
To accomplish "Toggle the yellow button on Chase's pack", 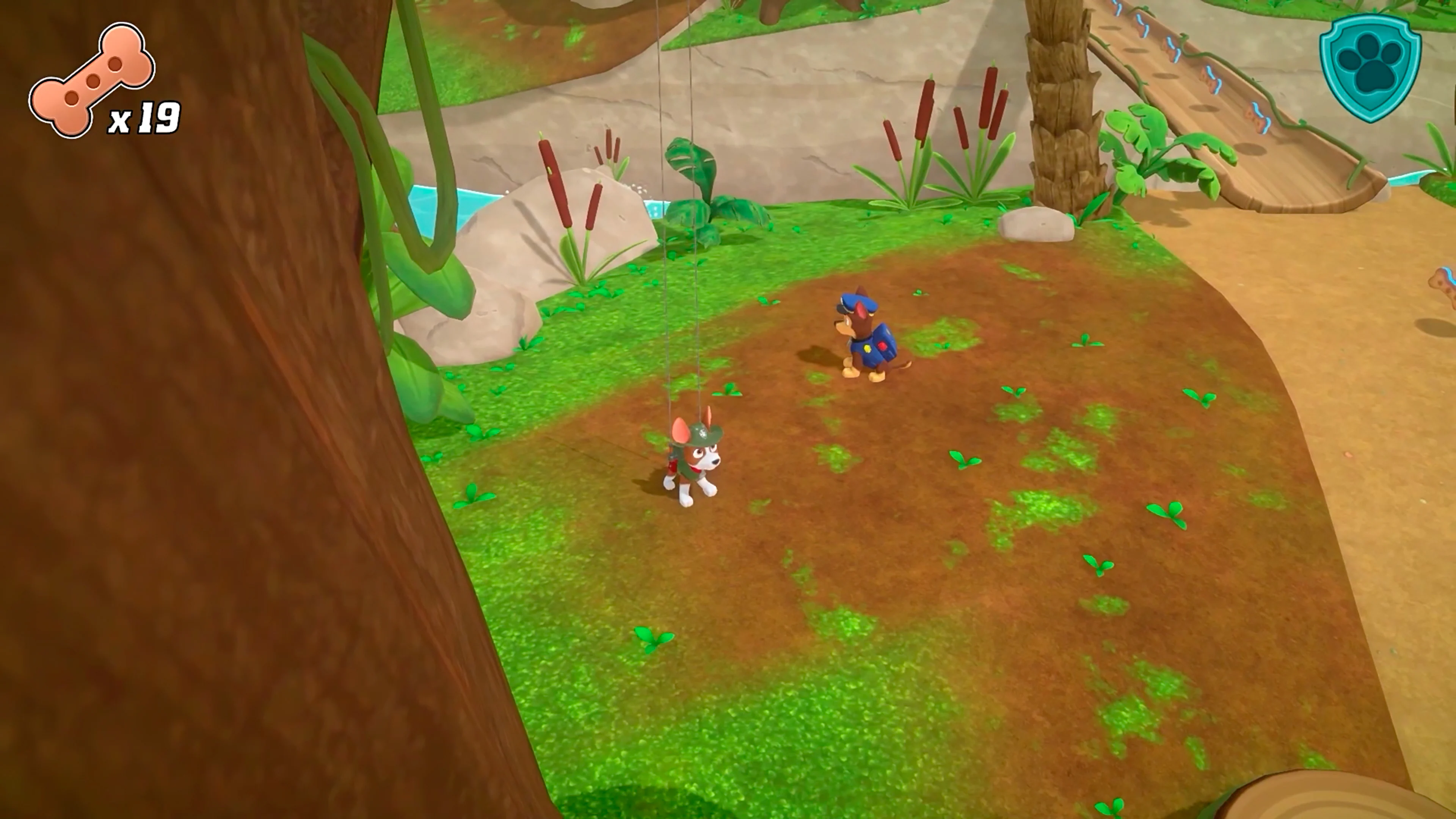I will (867, 348).
